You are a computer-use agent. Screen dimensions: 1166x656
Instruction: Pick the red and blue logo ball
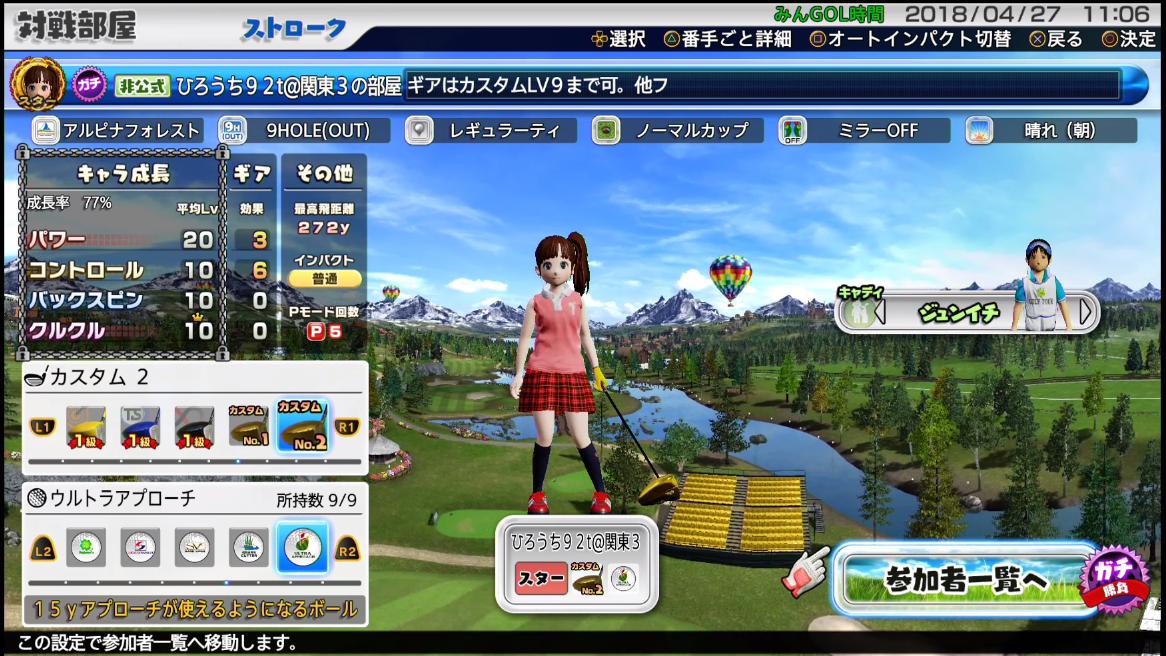140,547
